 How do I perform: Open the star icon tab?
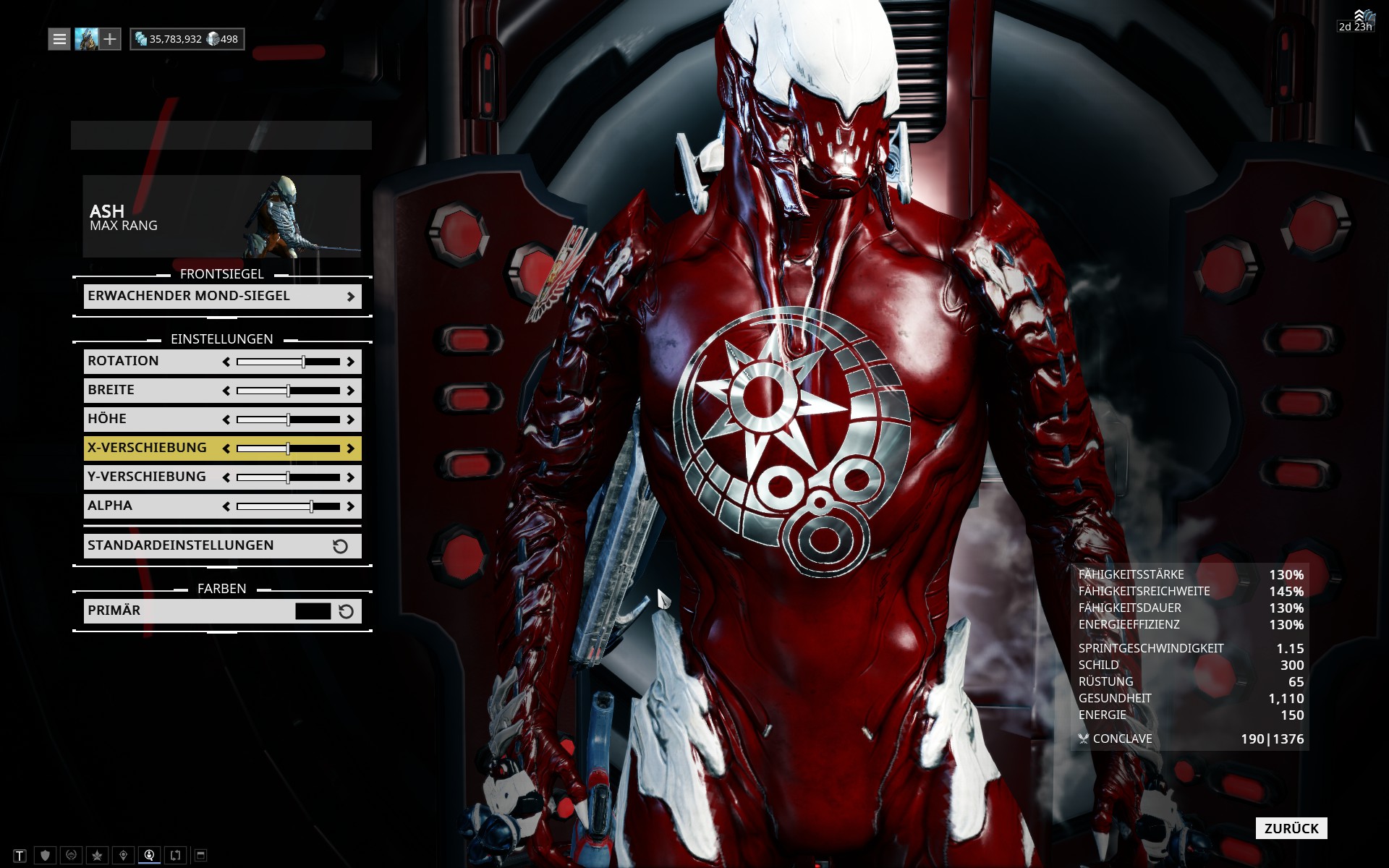click(97, 856)
